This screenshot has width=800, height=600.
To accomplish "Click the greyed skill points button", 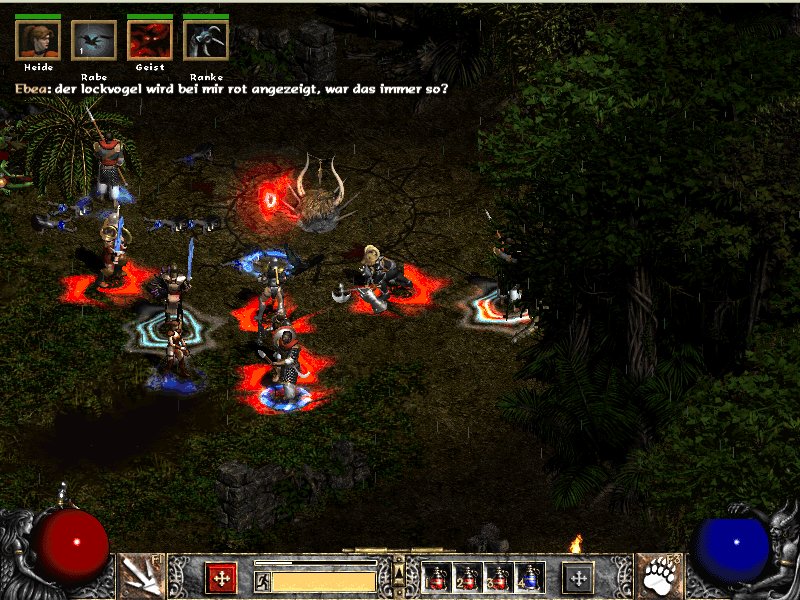I will click(x=578, y=577).
